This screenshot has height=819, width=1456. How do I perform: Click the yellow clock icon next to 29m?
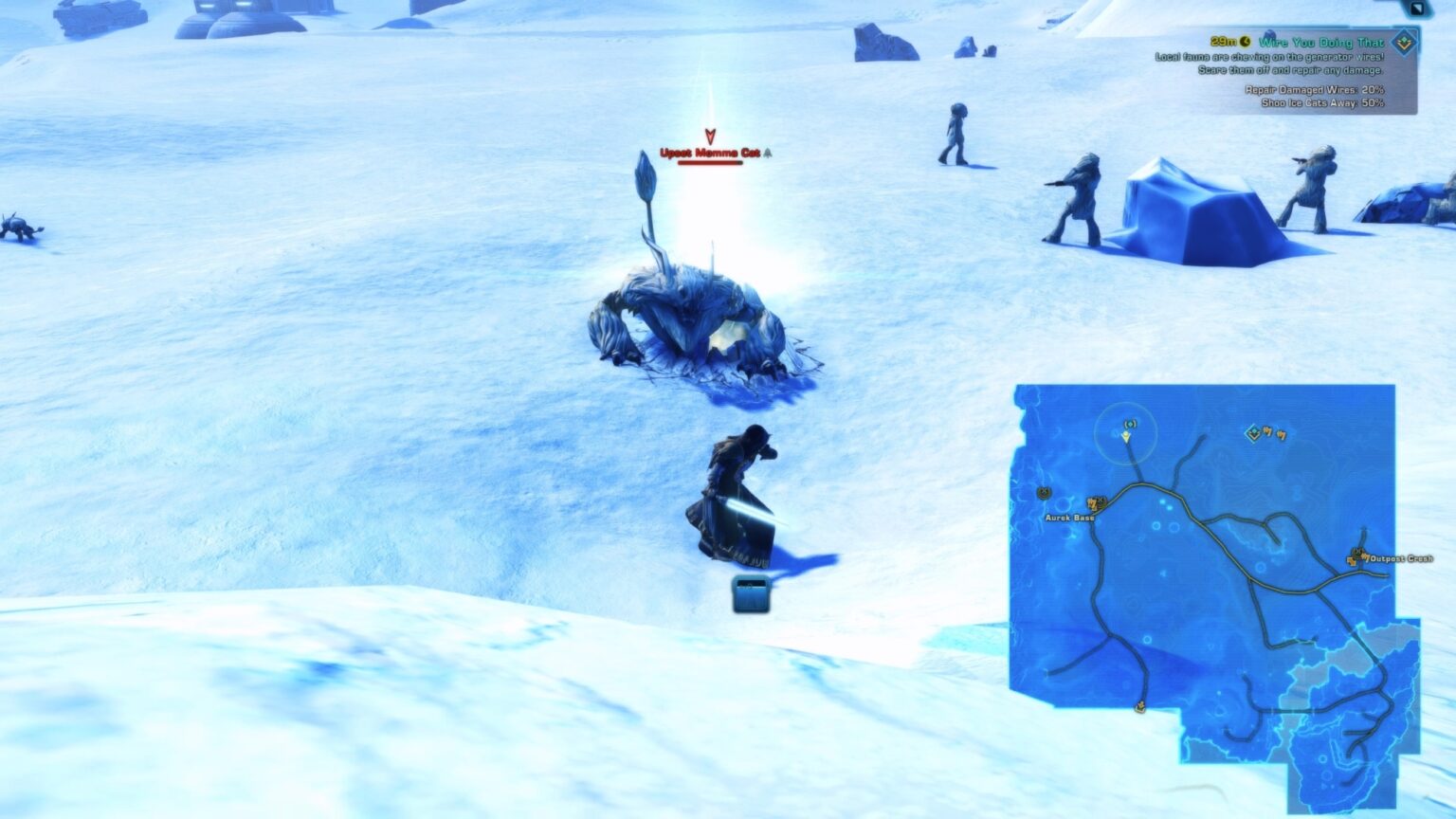pos(1247,42)
